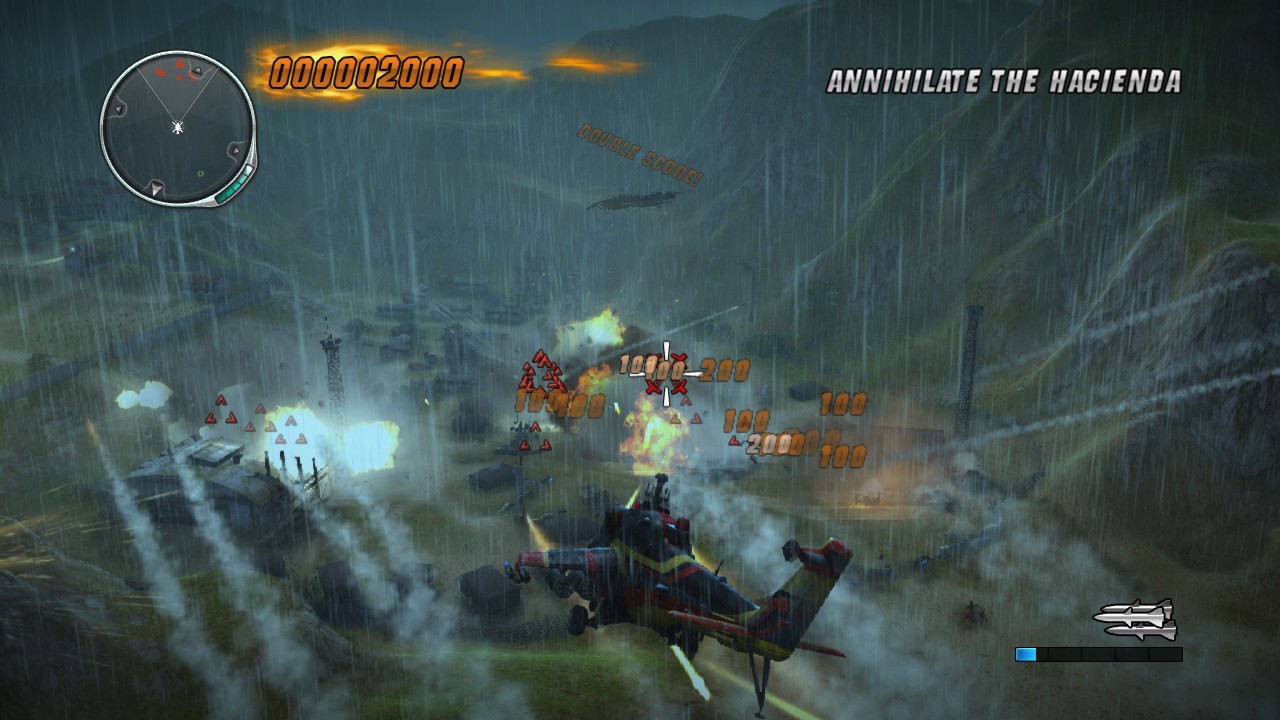
Task: Click the green objective marker on the minimap
Action: (200, 173)
